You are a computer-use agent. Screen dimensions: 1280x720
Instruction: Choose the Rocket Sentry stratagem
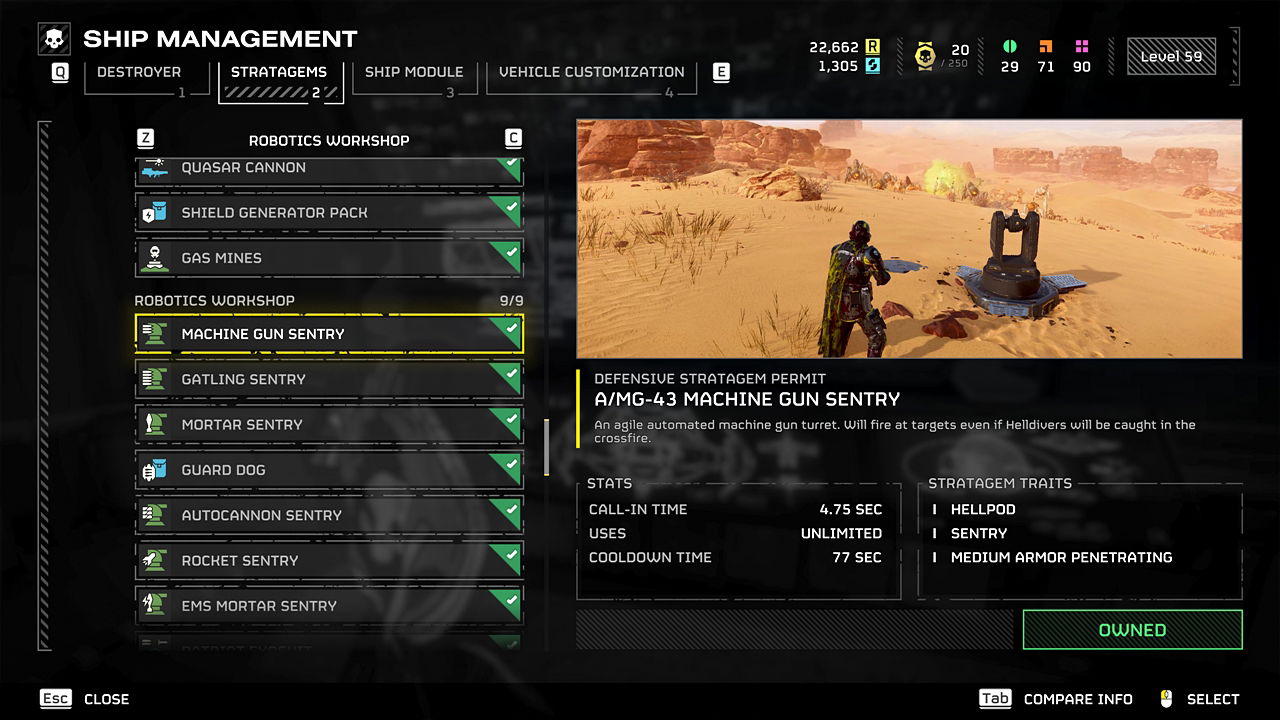pos(328,561)
